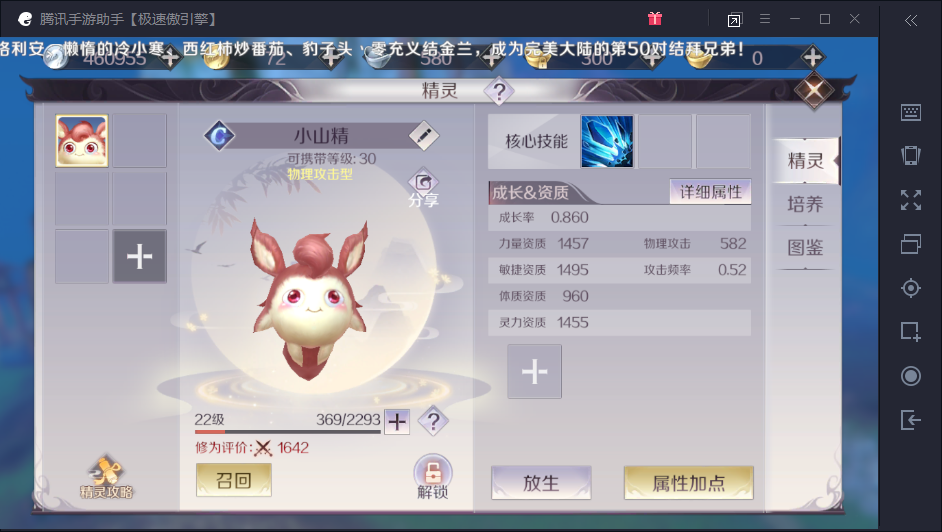
Task: Add a skill in the empty plus slot
Action: tap(535, 372)
